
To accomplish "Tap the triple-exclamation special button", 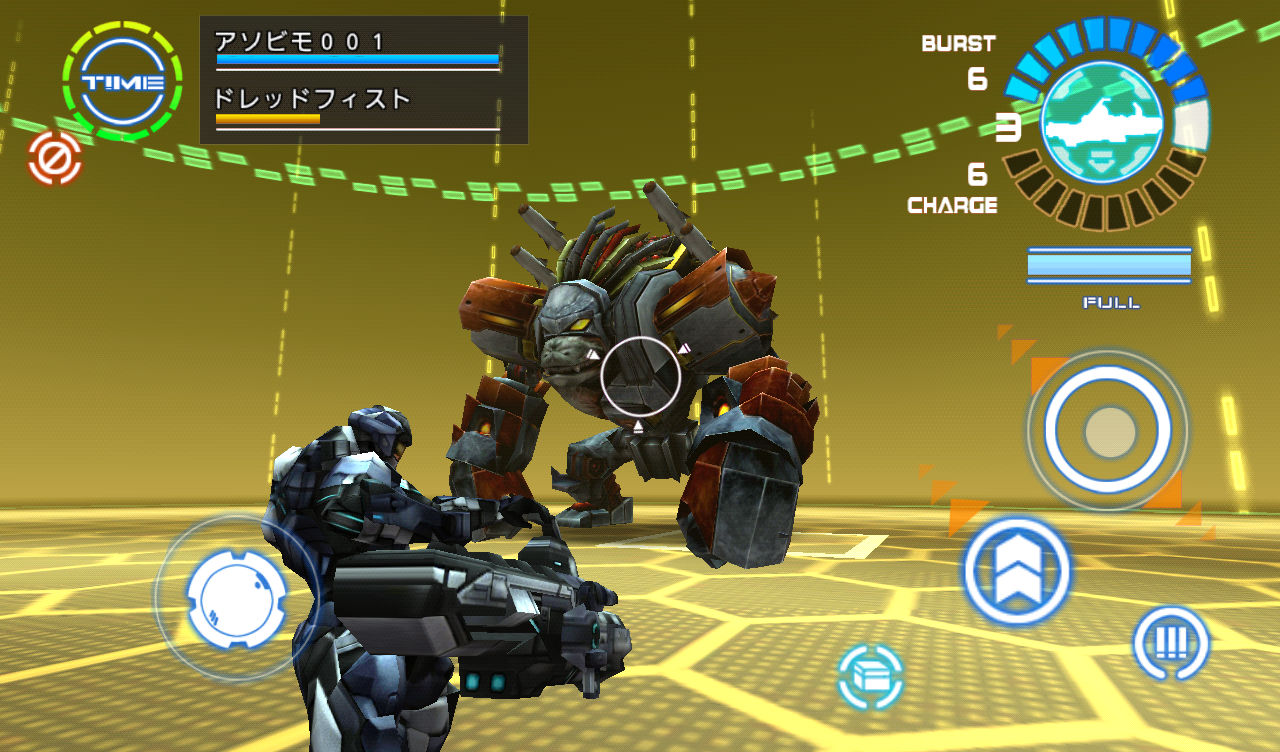I will point(1170,643).
